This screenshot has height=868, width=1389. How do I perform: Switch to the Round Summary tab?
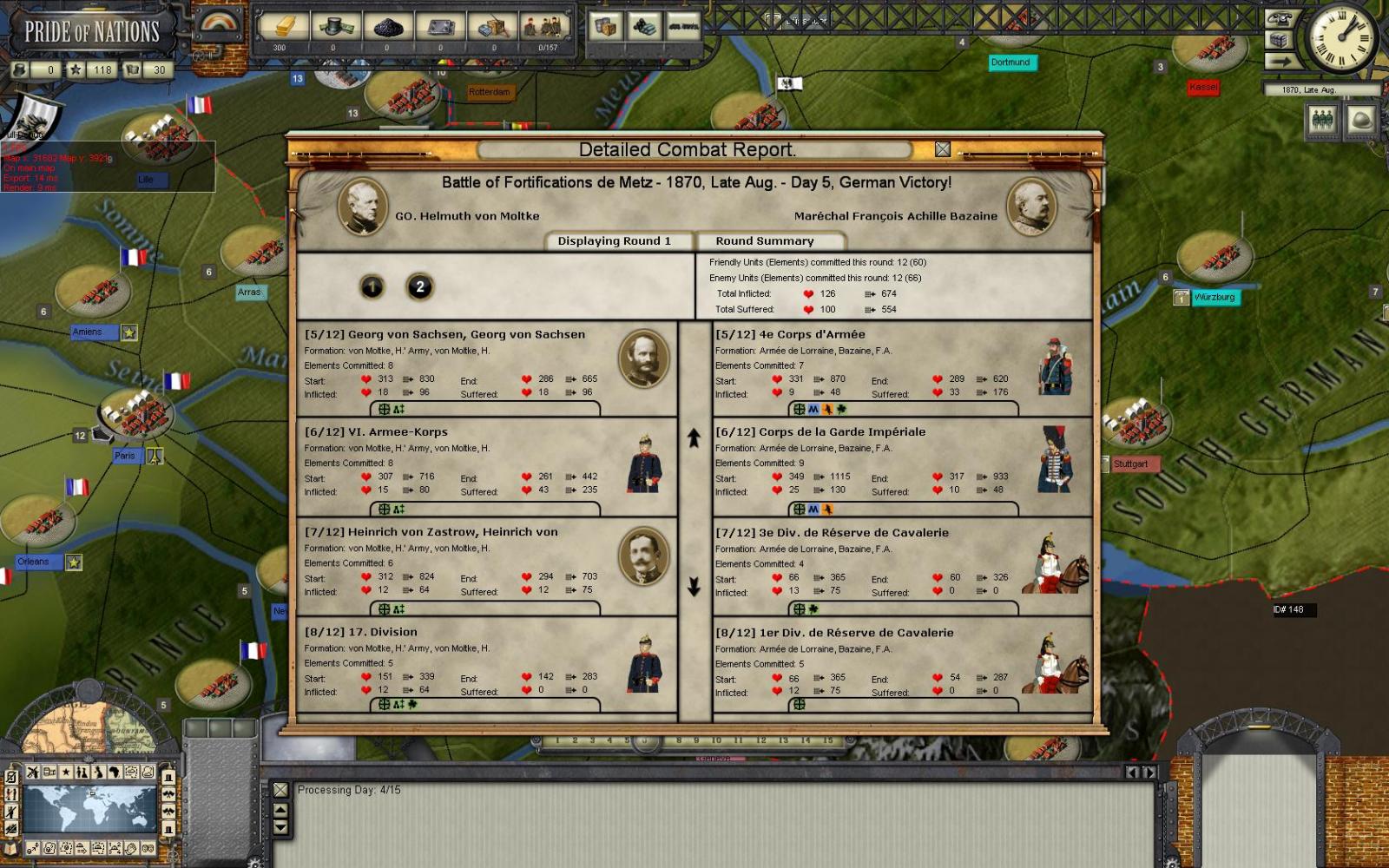(765, 241)
